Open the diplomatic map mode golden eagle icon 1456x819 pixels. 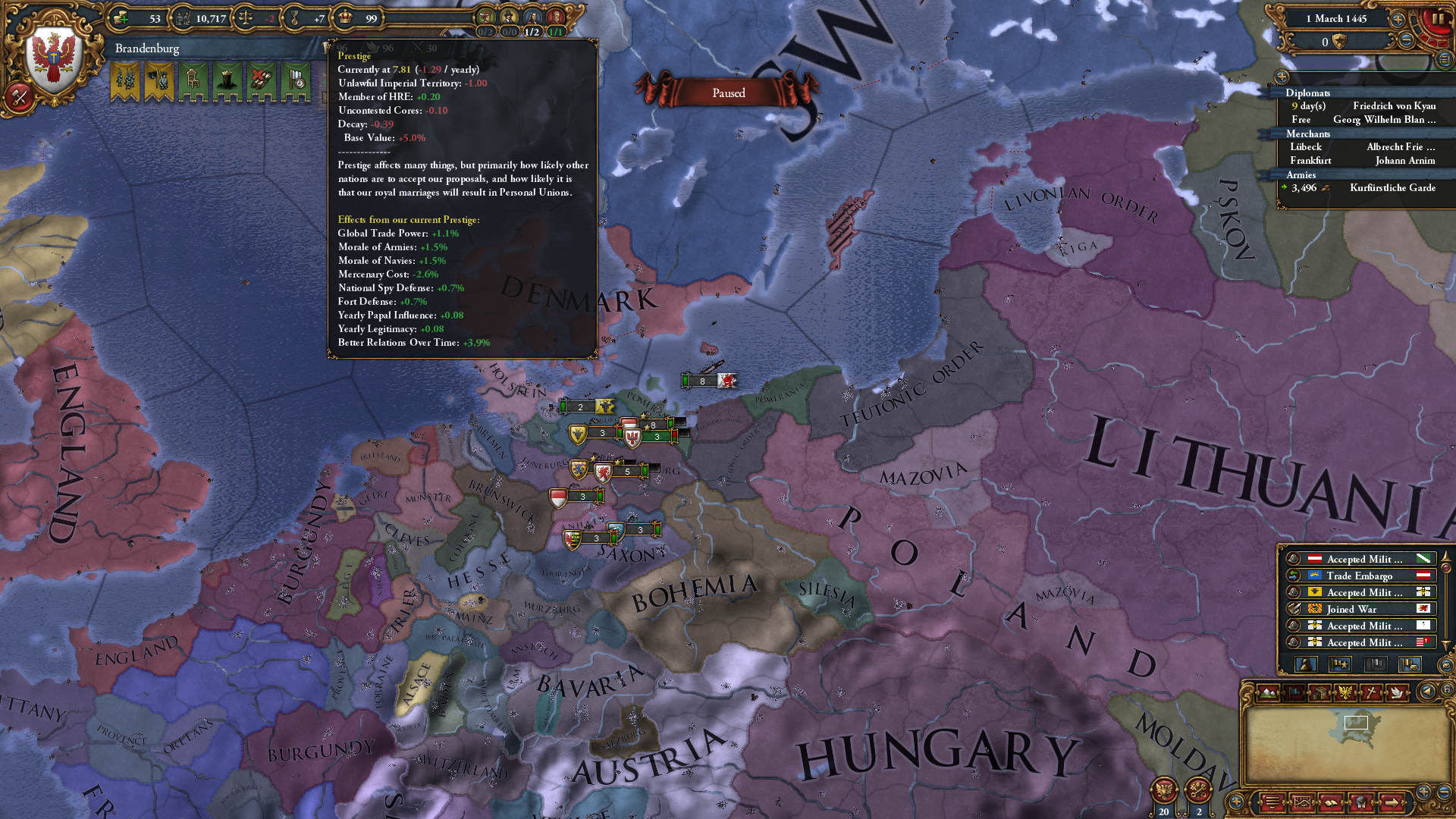coord(1345,692)
